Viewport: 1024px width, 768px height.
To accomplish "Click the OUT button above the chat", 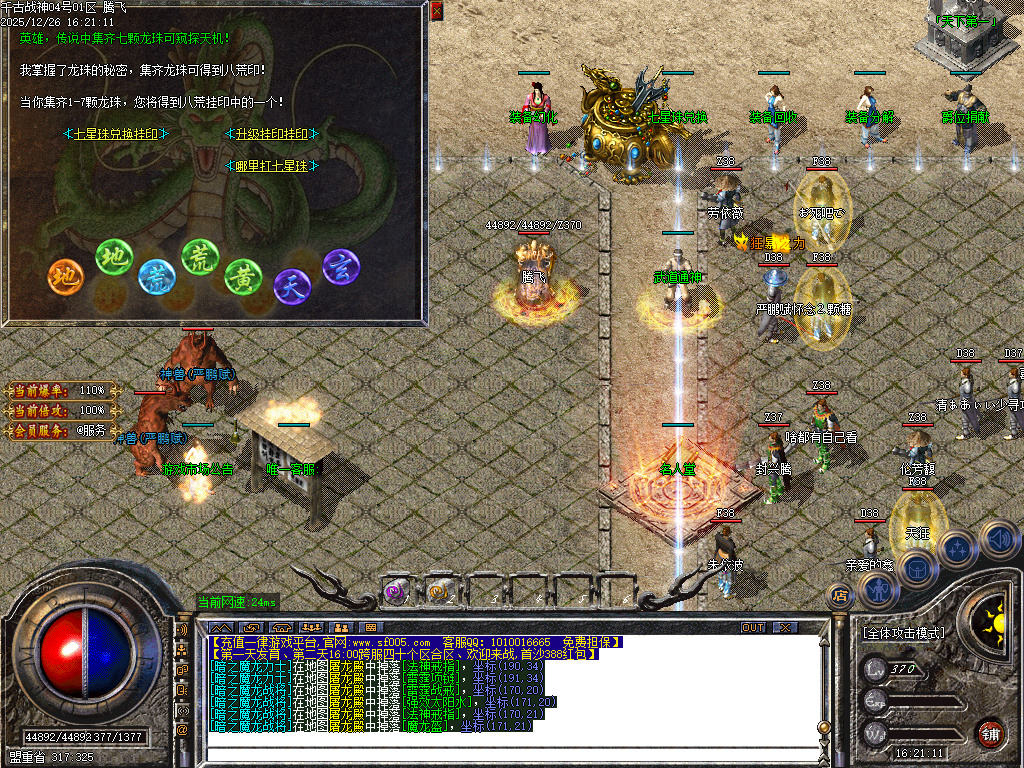I will click(753, 627).
